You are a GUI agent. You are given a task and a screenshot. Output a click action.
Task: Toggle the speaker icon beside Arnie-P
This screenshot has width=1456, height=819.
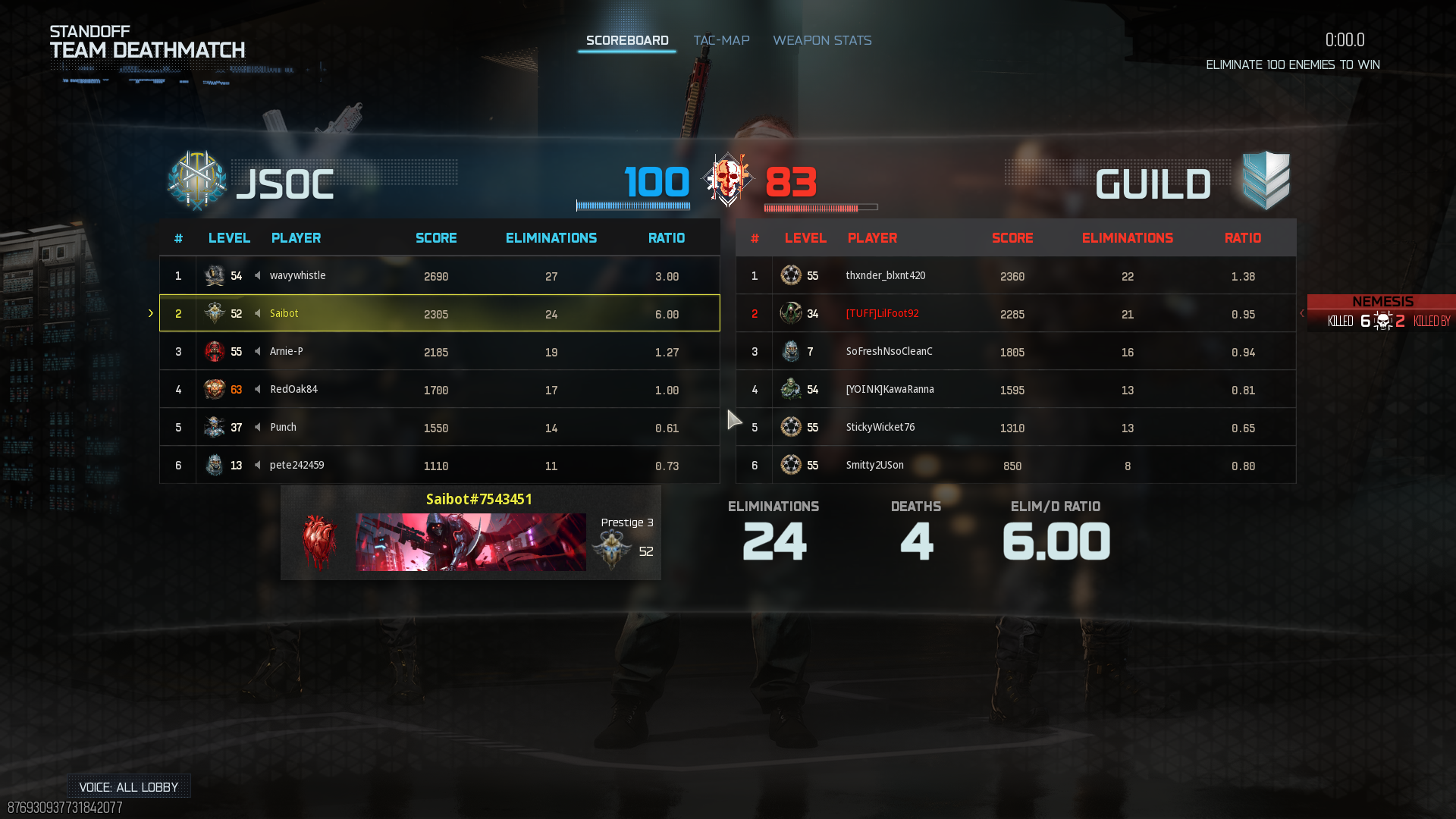258,351
